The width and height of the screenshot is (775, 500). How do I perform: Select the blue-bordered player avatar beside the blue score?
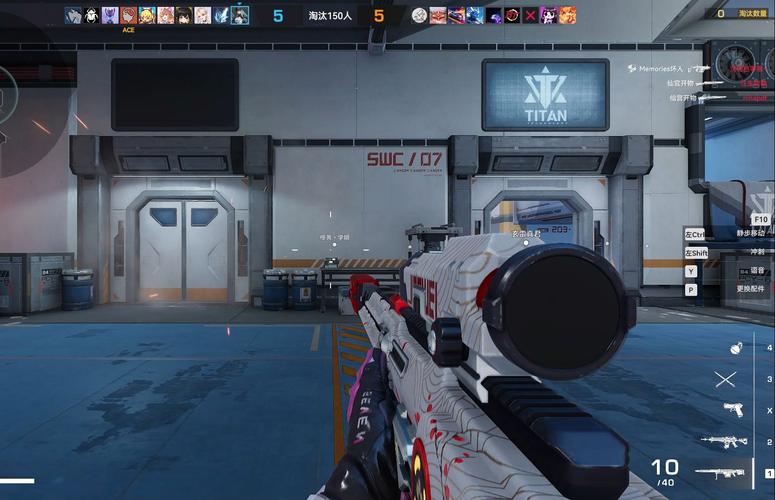240,15
